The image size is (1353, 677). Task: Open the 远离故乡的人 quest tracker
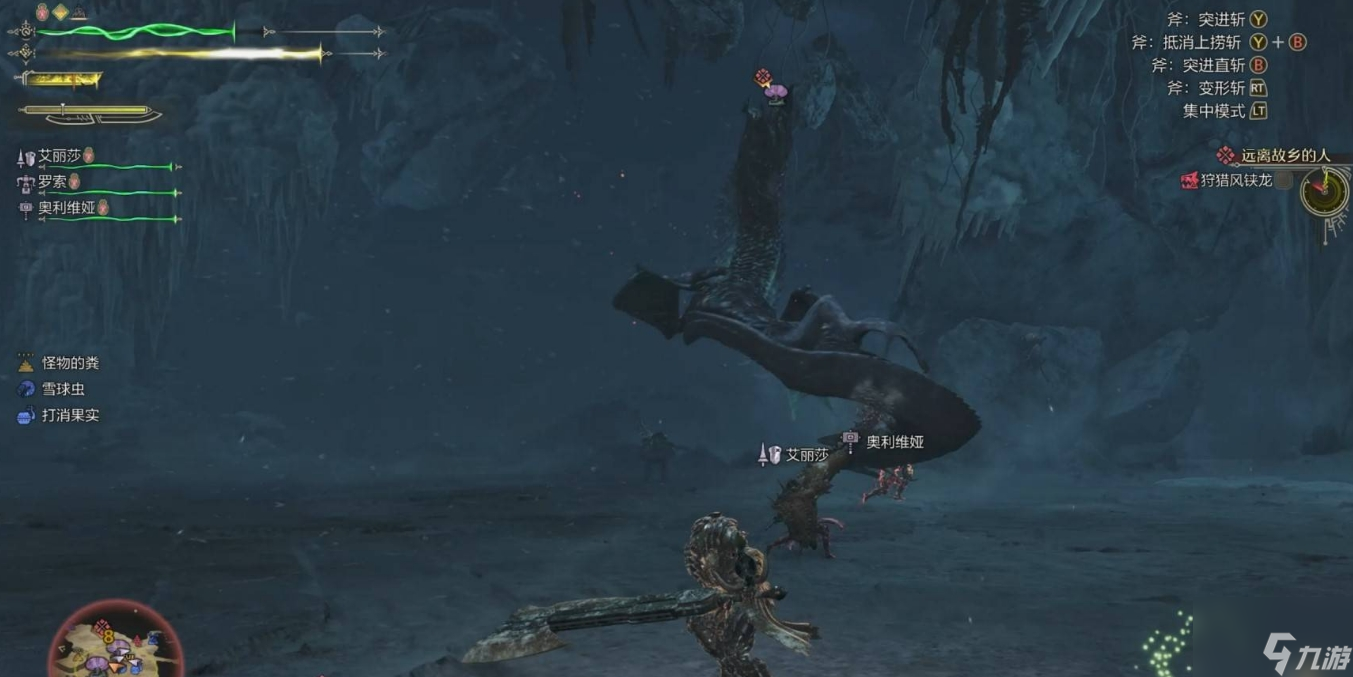[x=1285, y=156]
